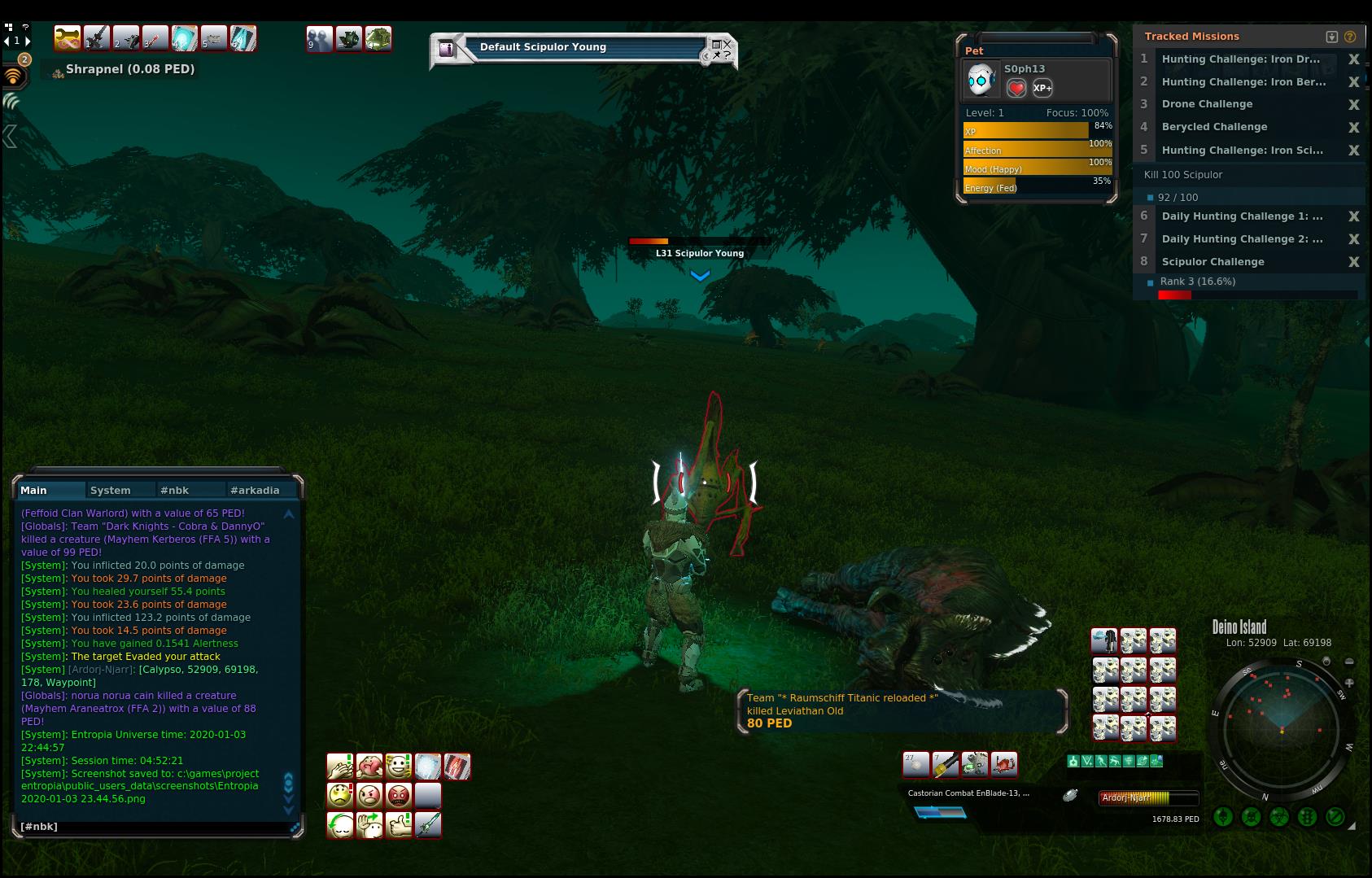Toggle the pet XP+ button
The image size is (1372, 878).
(x=1042, y=88)
